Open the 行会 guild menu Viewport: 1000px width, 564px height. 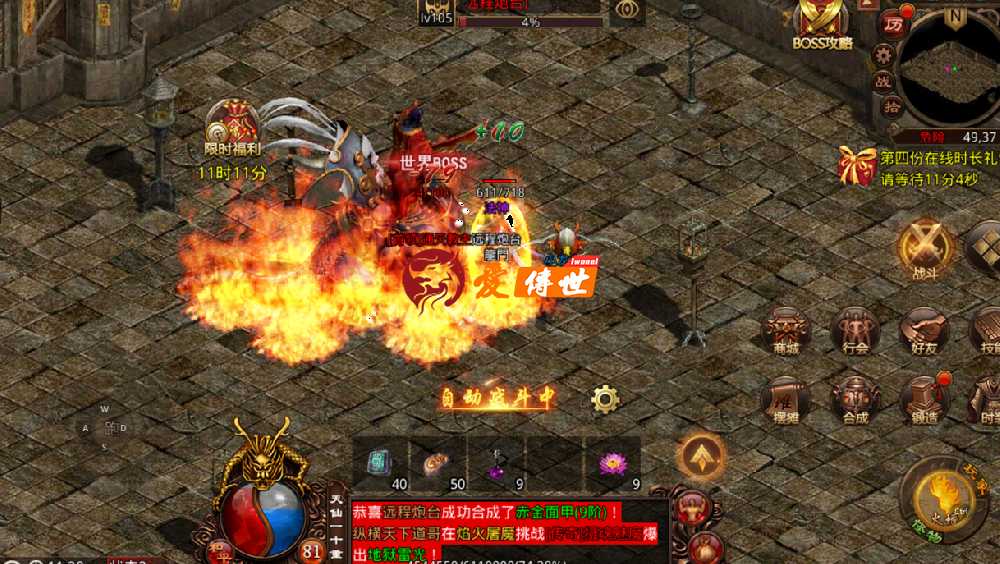[x=855, y=331]
